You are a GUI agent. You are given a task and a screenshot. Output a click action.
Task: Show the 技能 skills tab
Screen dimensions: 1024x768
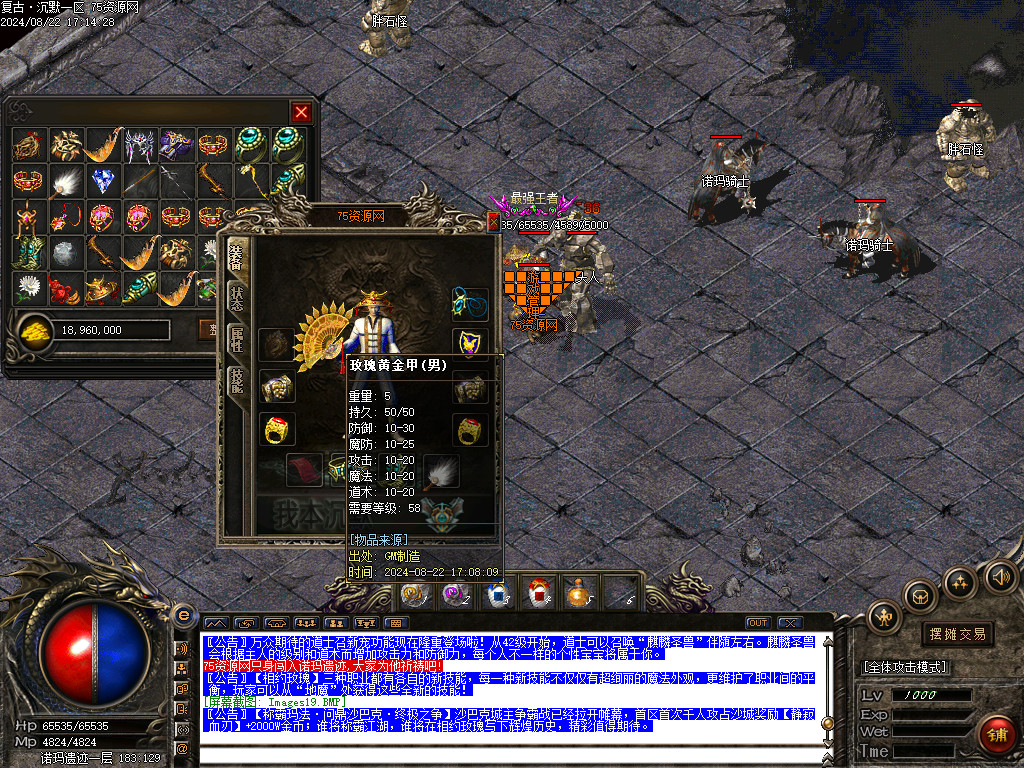[237, 380]
